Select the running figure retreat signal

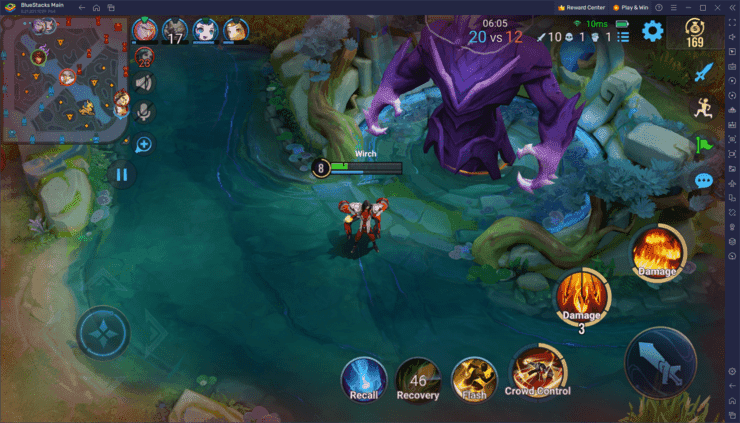point(704,108)
